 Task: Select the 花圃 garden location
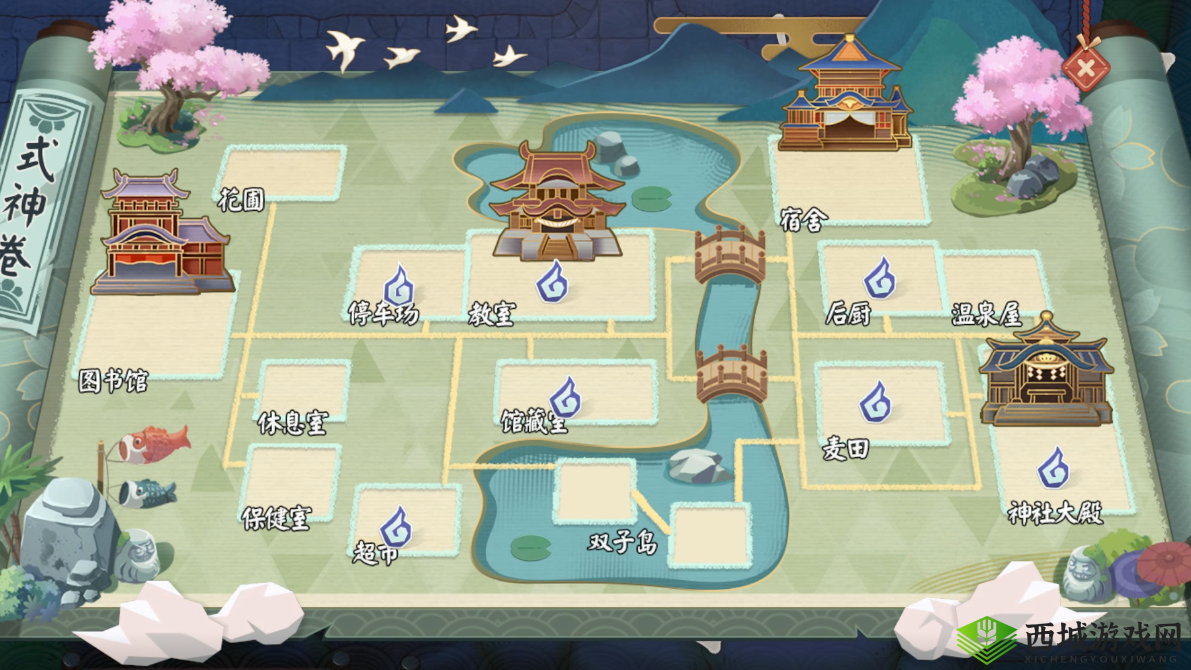[x=282, y=174]
